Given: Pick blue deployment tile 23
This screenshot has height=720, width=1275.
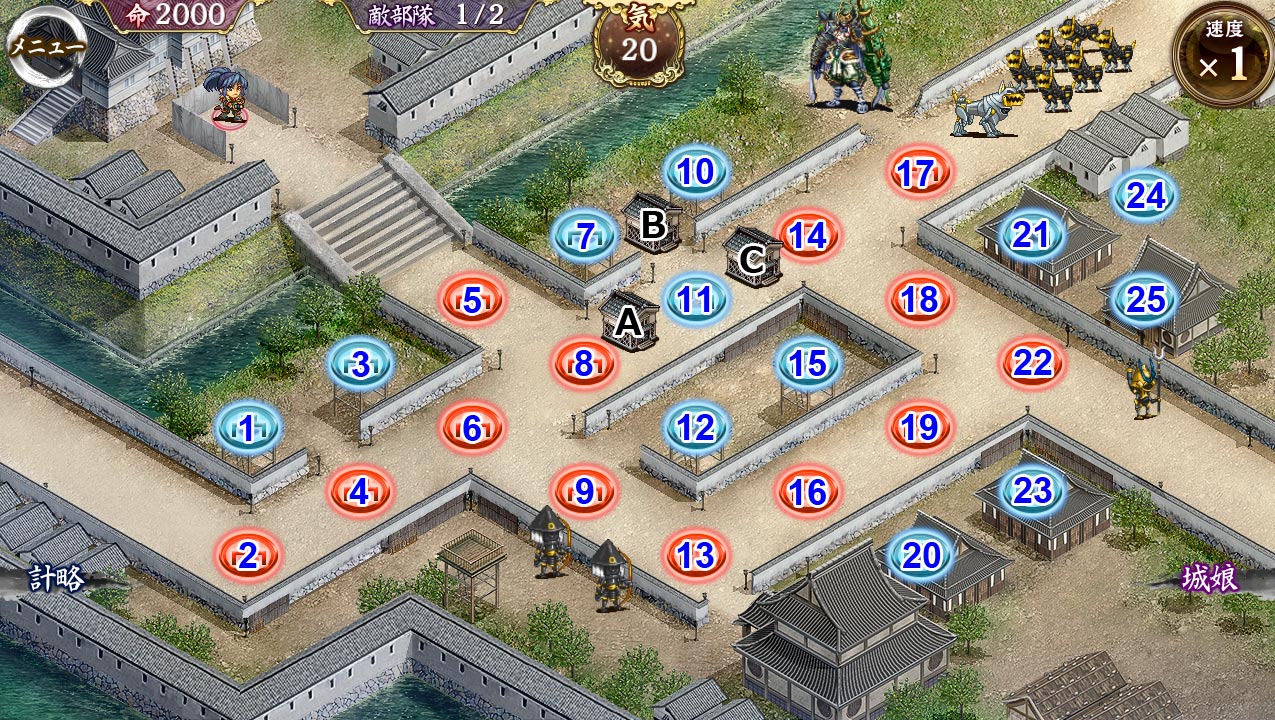Looking at the screenshot, I should pyautogui.click(x=1032, y=492).
